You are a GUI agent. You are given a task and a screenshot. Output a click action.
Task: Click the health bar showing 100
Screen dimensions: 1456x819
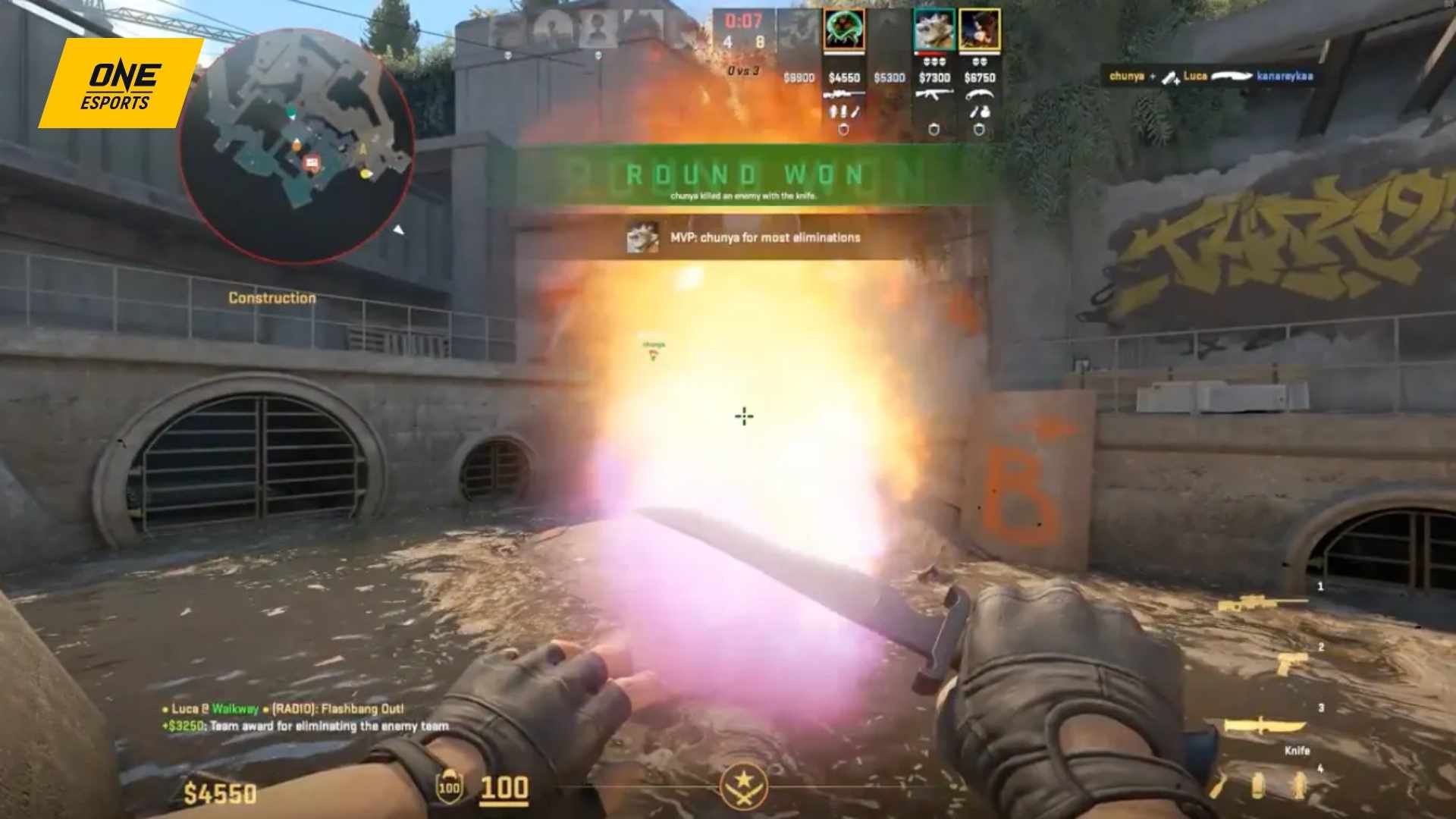click(x=507, y=786)
